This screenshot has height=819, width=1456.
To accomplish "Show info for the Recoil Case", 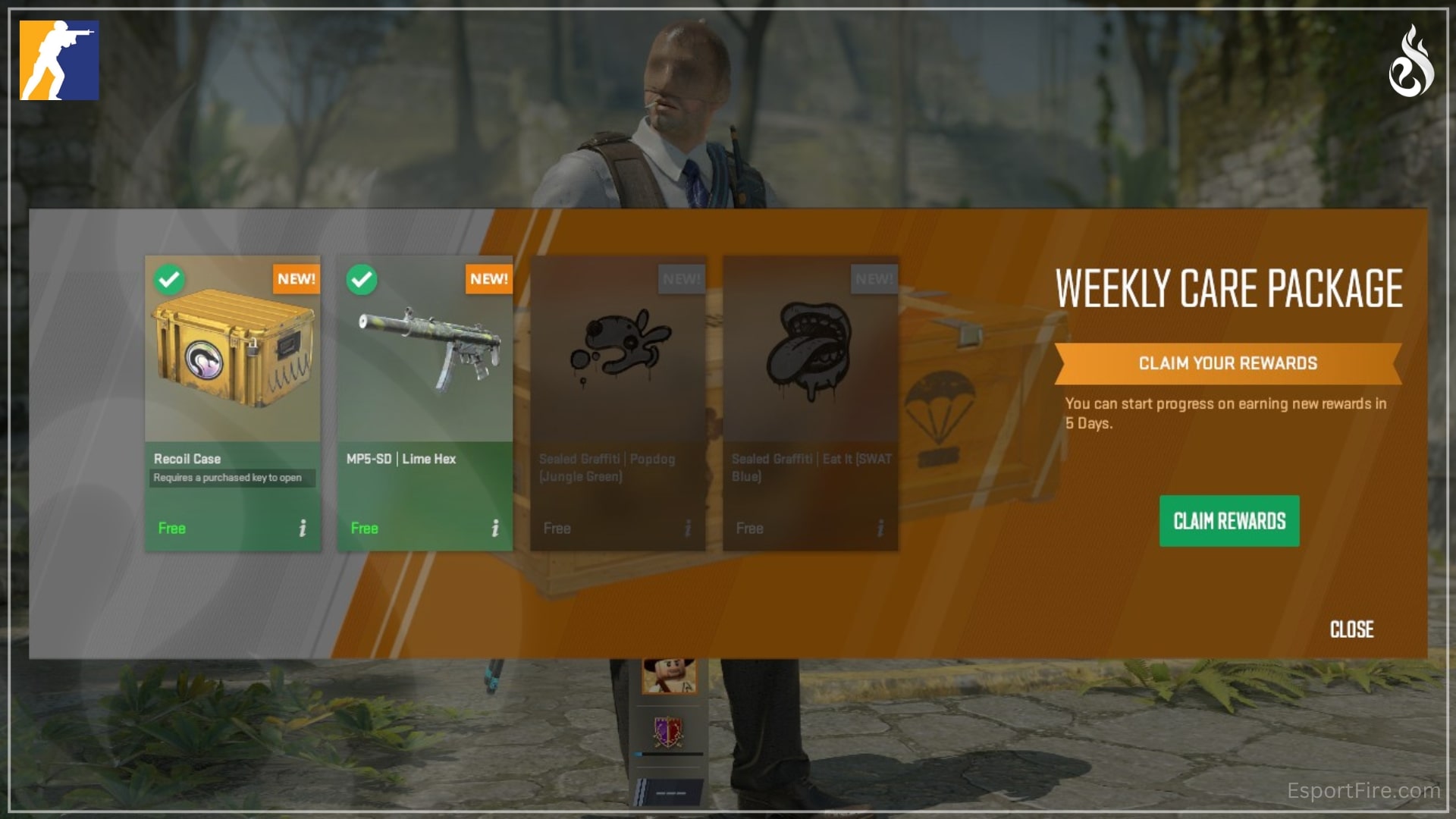I will tap(303, 528).
